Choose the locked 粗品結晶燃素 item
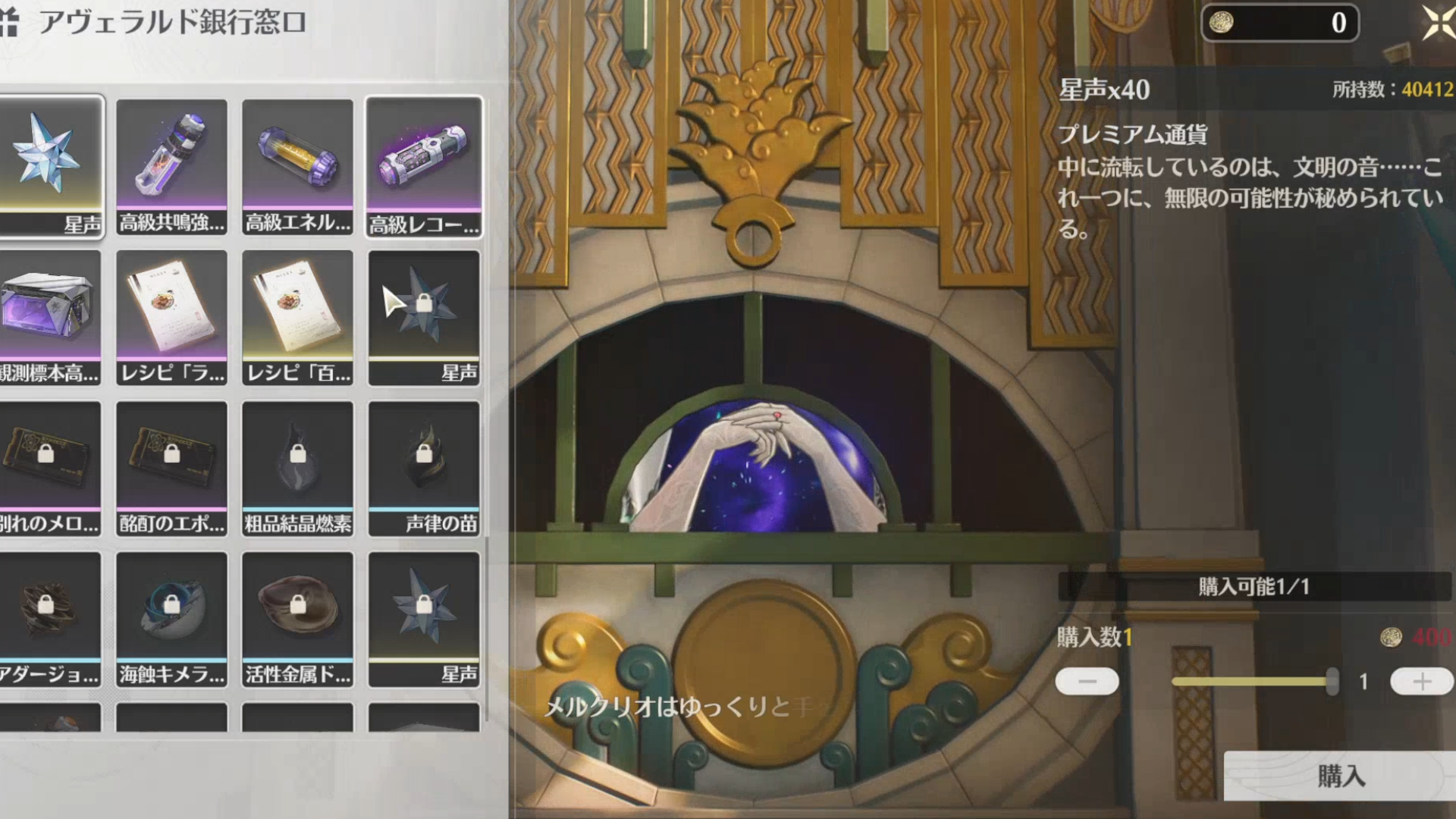This screenshot has width=1456, height=819. [x=297, y=468]
